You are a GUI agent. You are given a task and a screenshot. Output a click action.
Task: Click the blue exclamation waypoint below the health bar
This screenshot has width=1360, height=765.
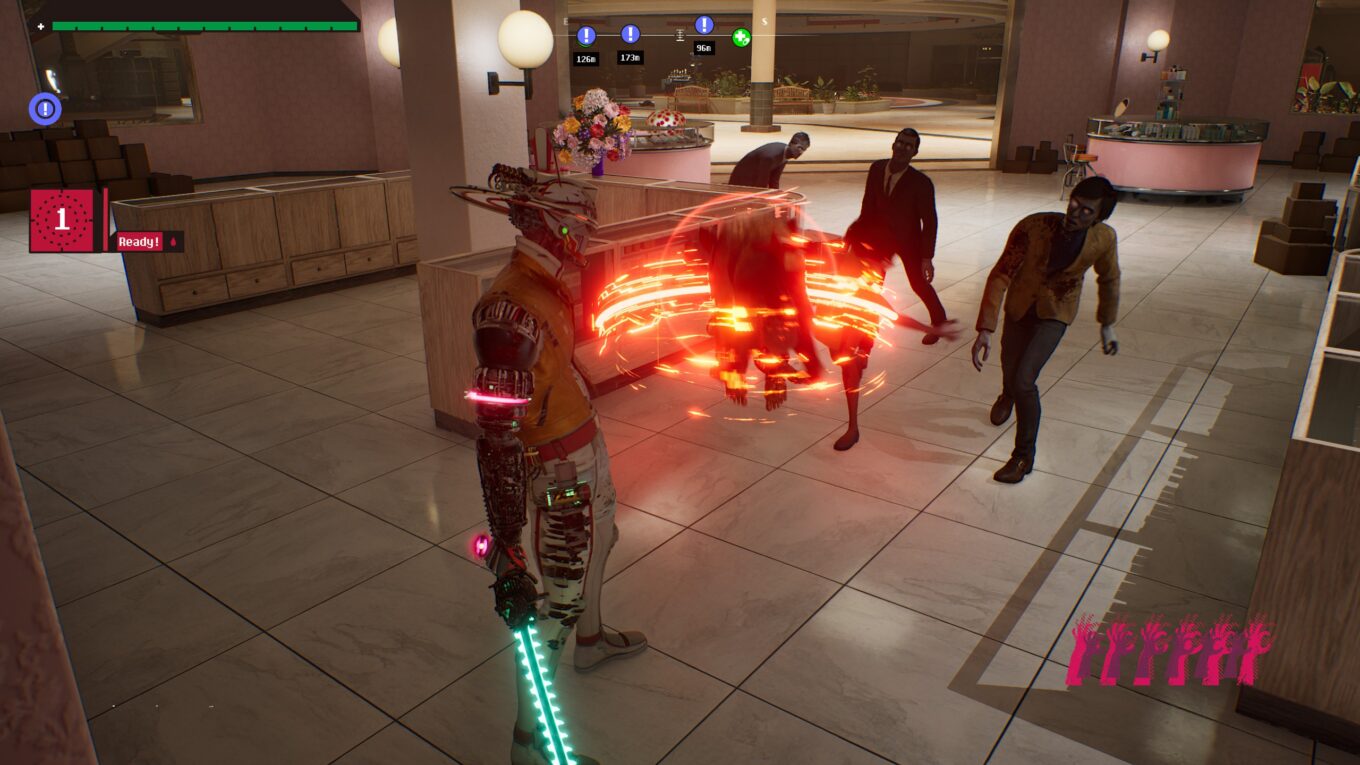[45, 108]
